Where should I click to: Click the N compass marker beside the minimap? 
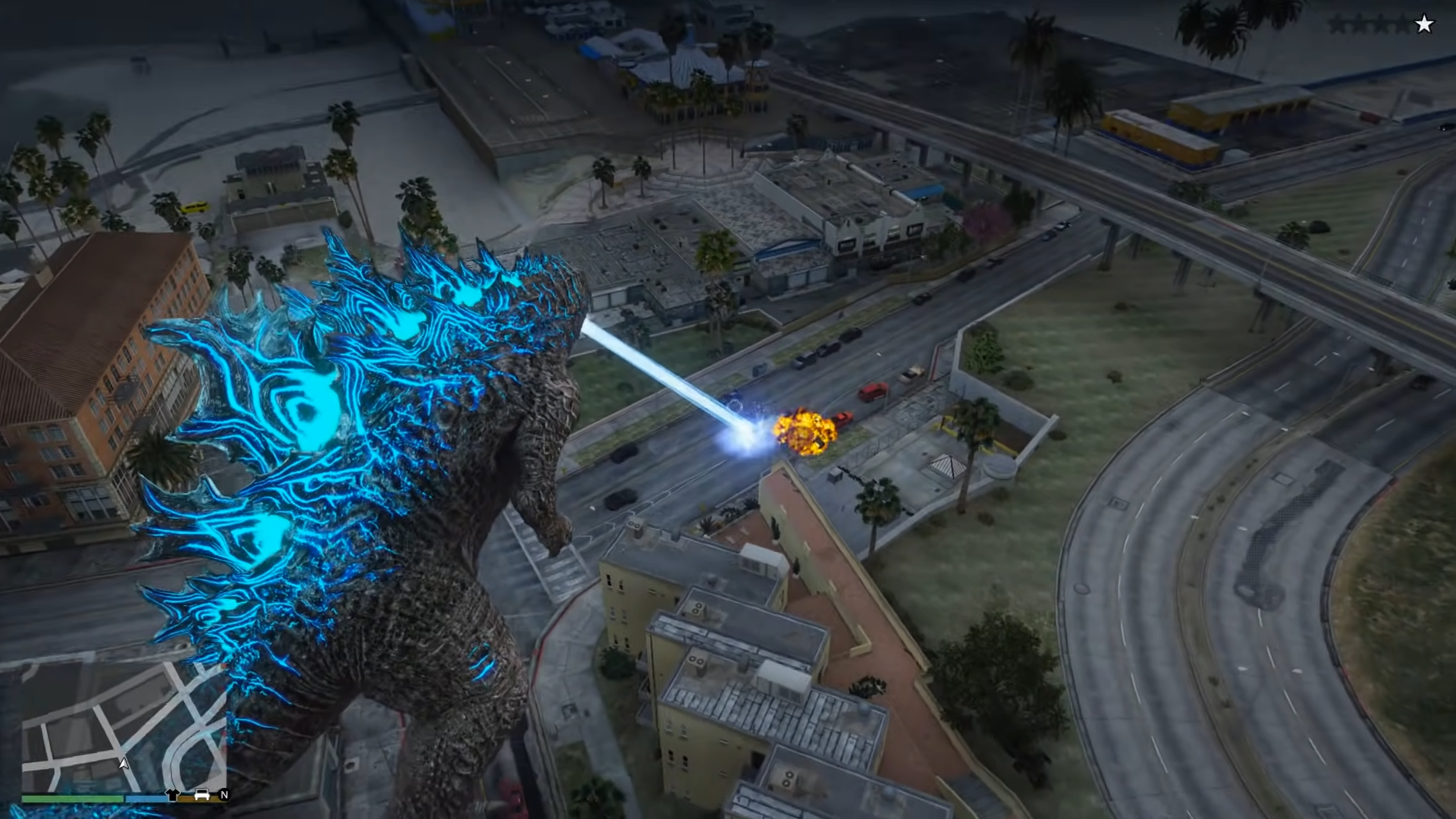coord(225,793)
